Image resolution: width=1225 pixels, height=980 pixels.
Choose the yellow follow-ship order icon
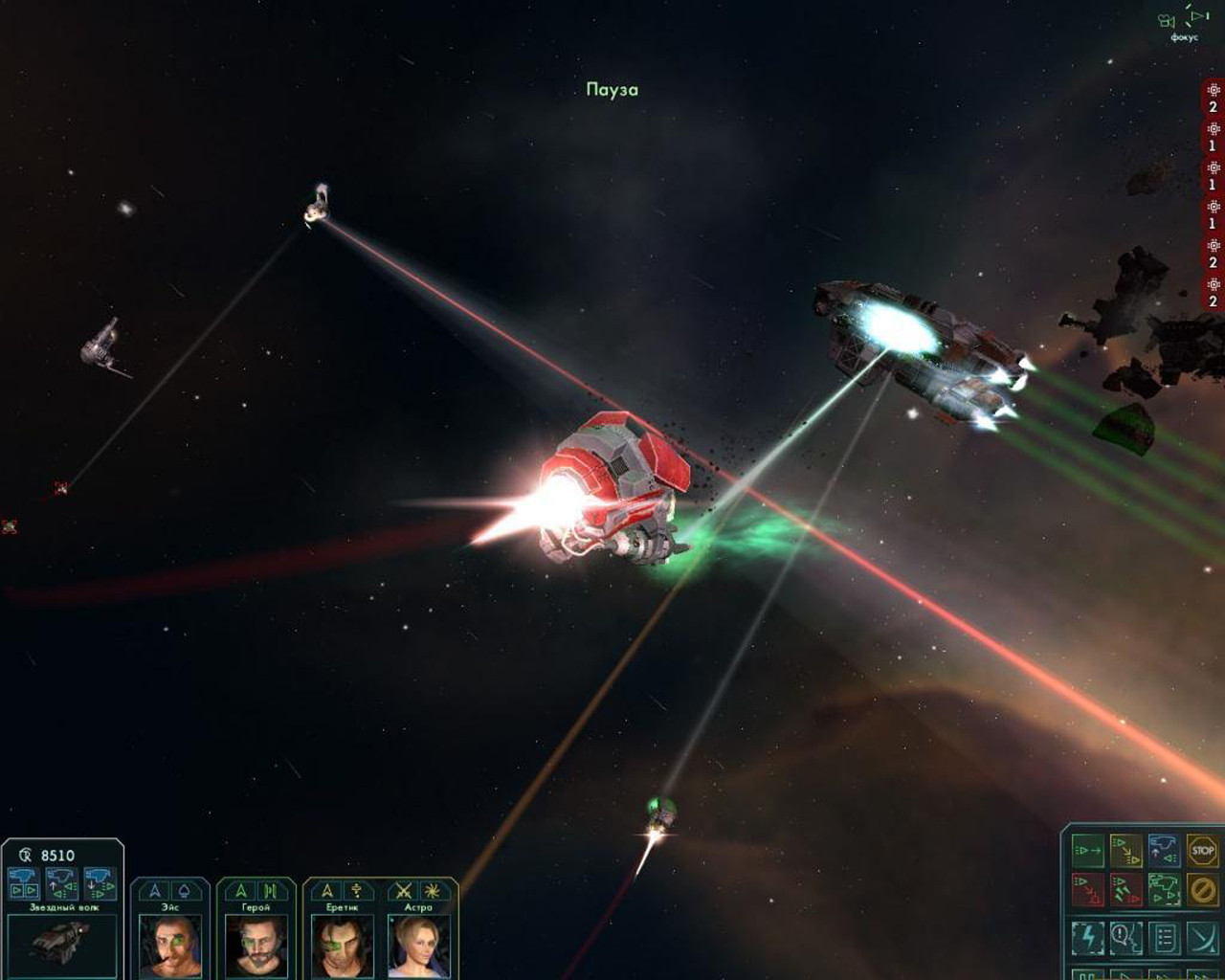pyautogui.click(x=1125, y=850)
